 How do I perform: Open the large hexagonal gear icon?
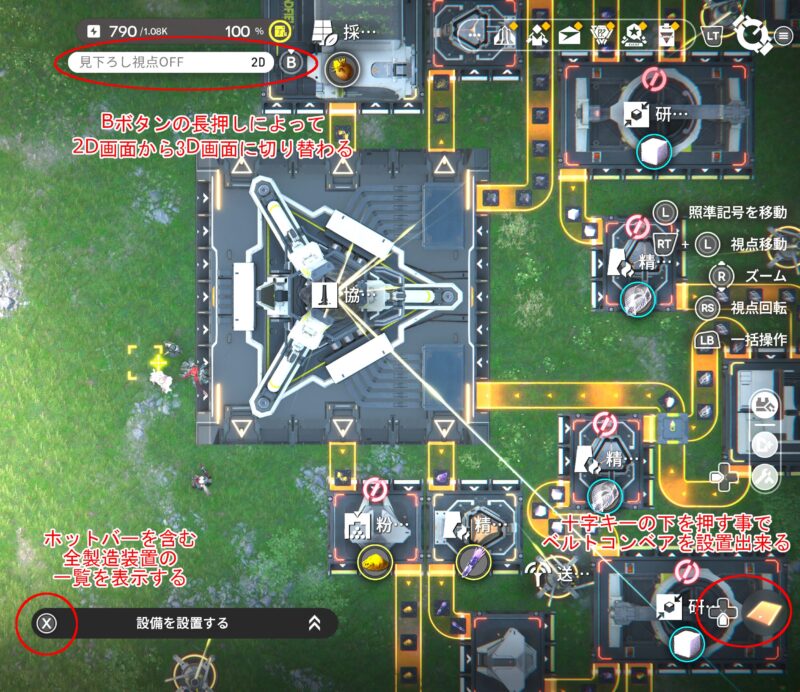coord(751,35)
